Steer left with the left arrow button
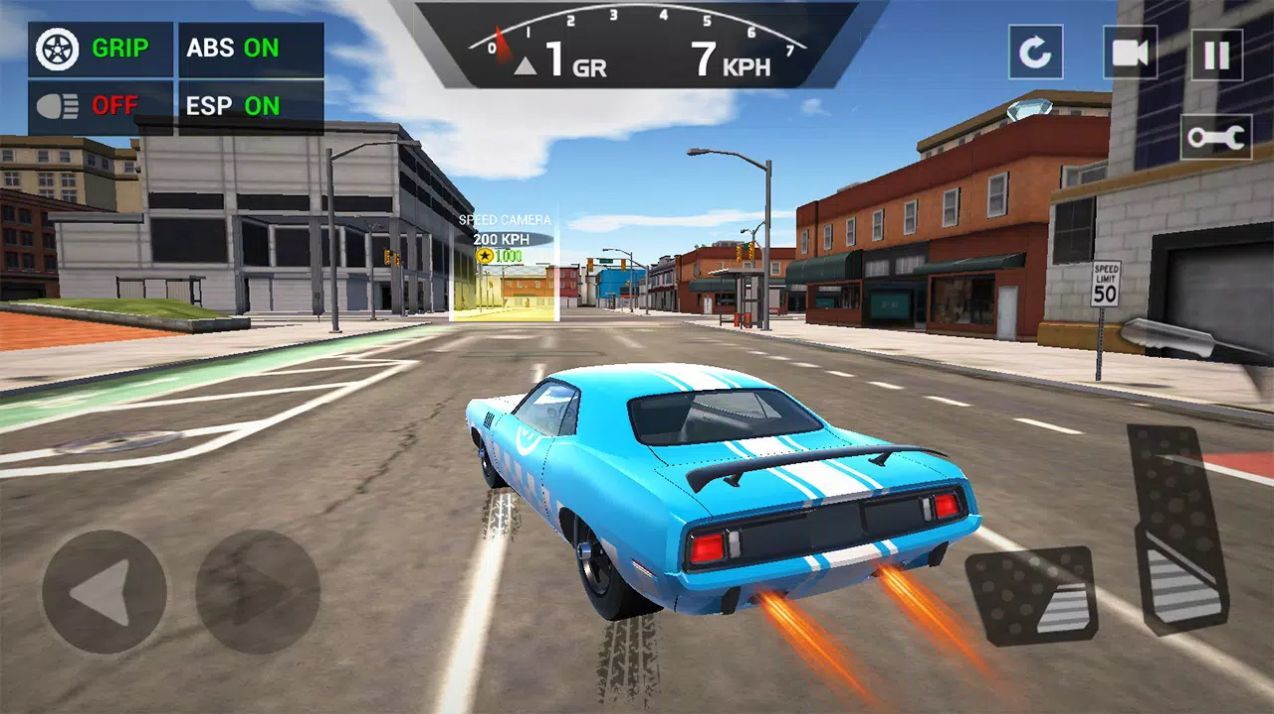 [x=104, y=592]
